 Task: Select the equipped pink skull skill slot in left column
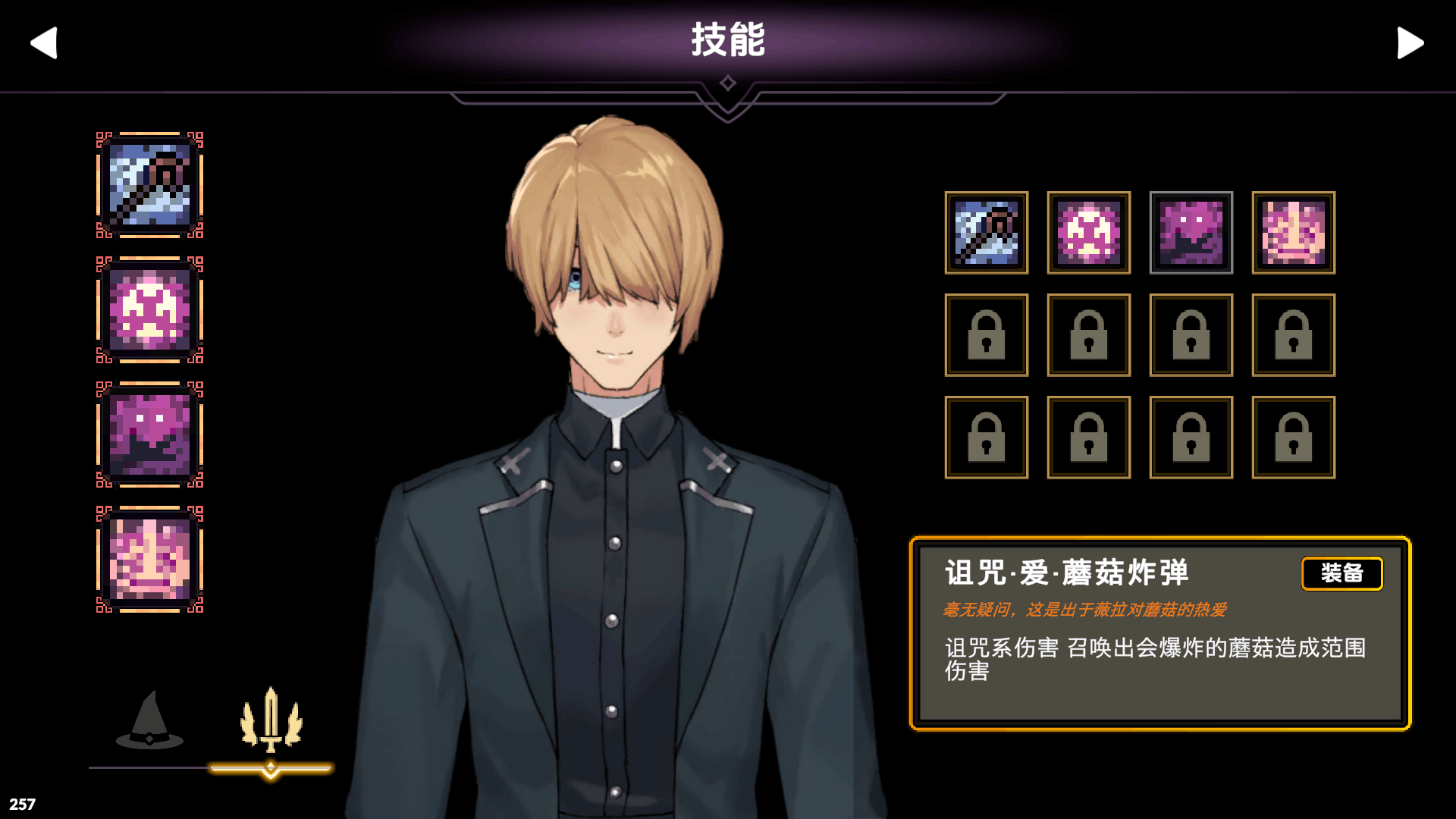149,310
